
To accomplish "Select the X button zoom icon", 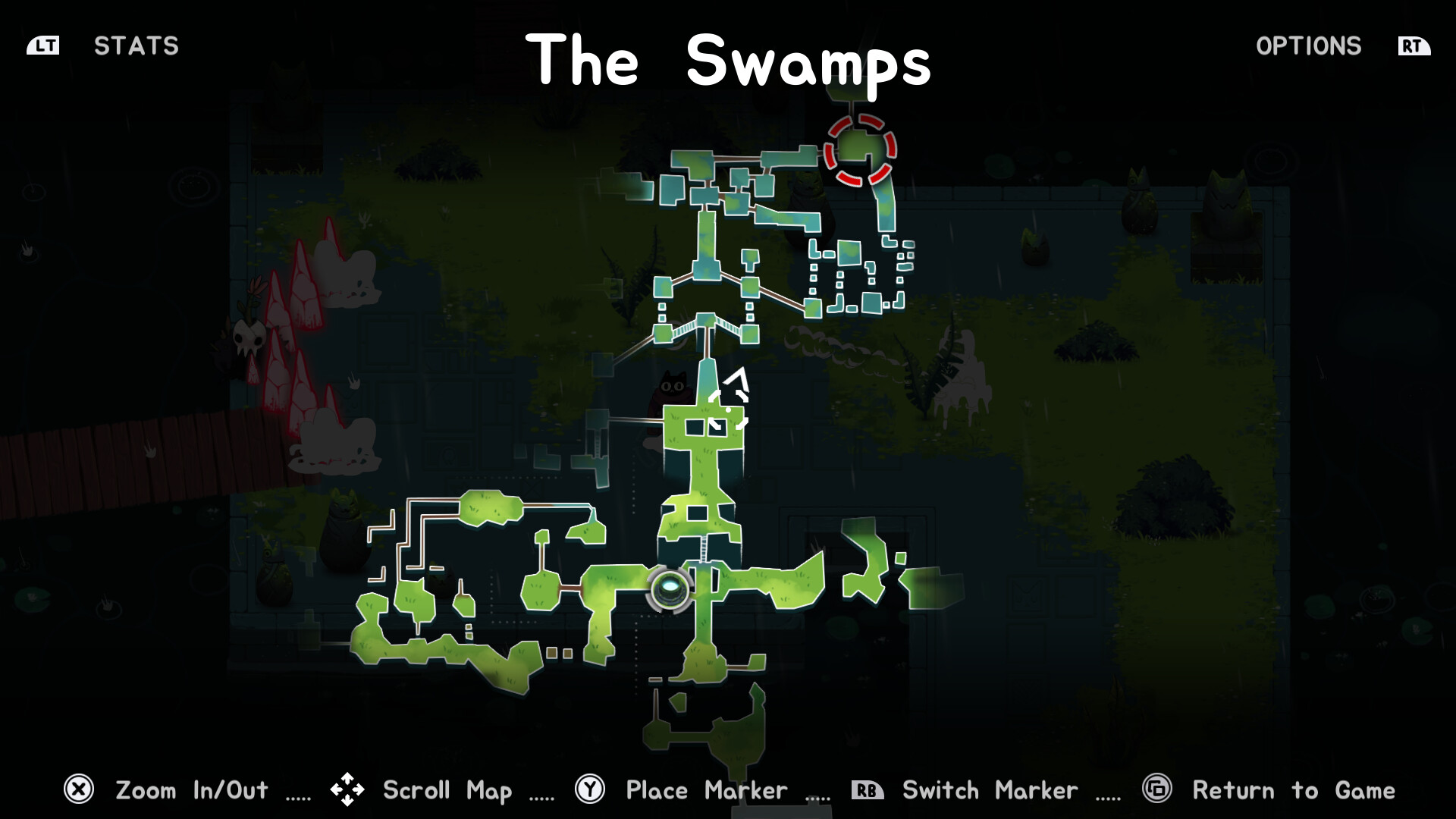I will point(79,789).
